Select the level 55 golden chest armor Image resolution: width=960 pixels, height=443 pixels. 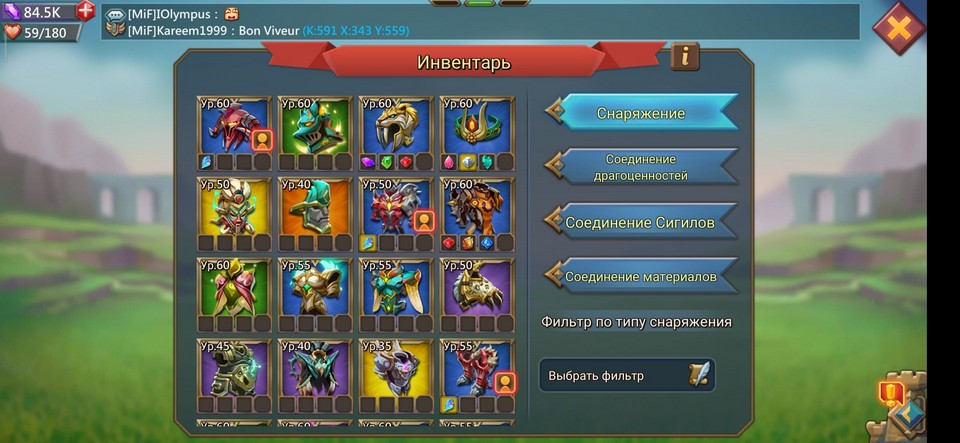[x=315, y=288]
